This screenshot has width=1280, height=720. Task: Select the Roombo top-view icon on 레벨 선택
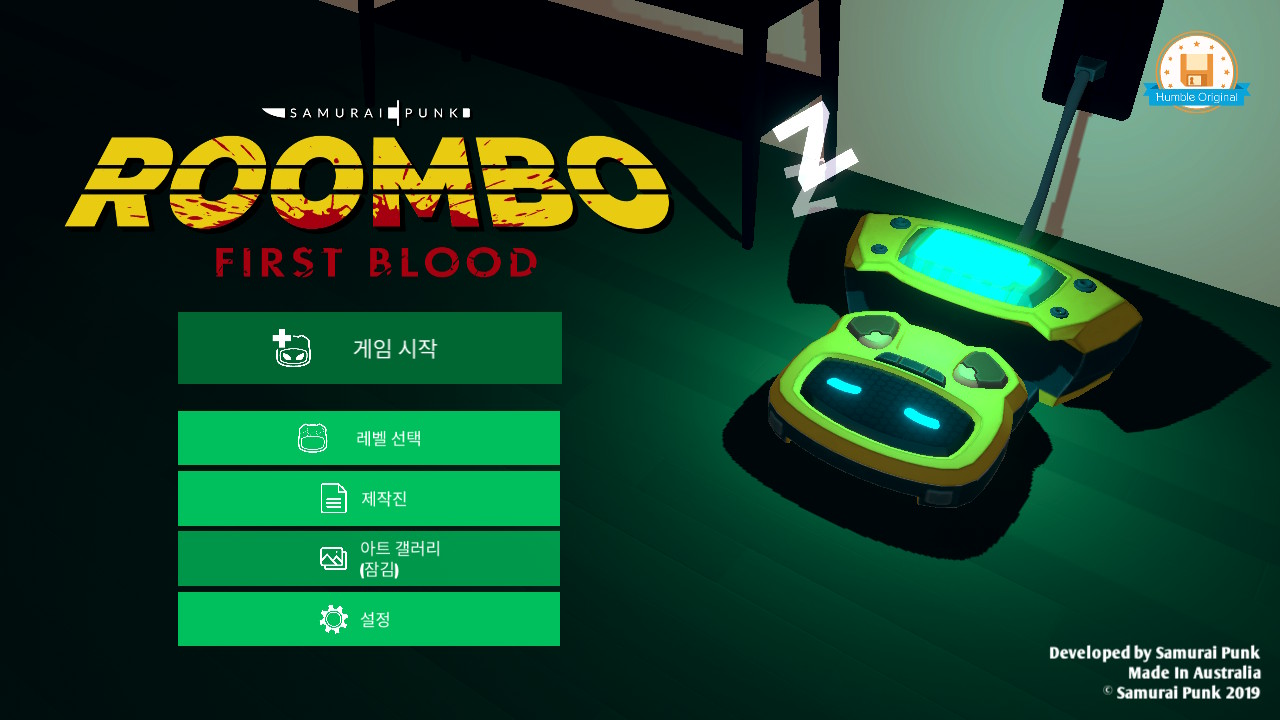[311, 437]
